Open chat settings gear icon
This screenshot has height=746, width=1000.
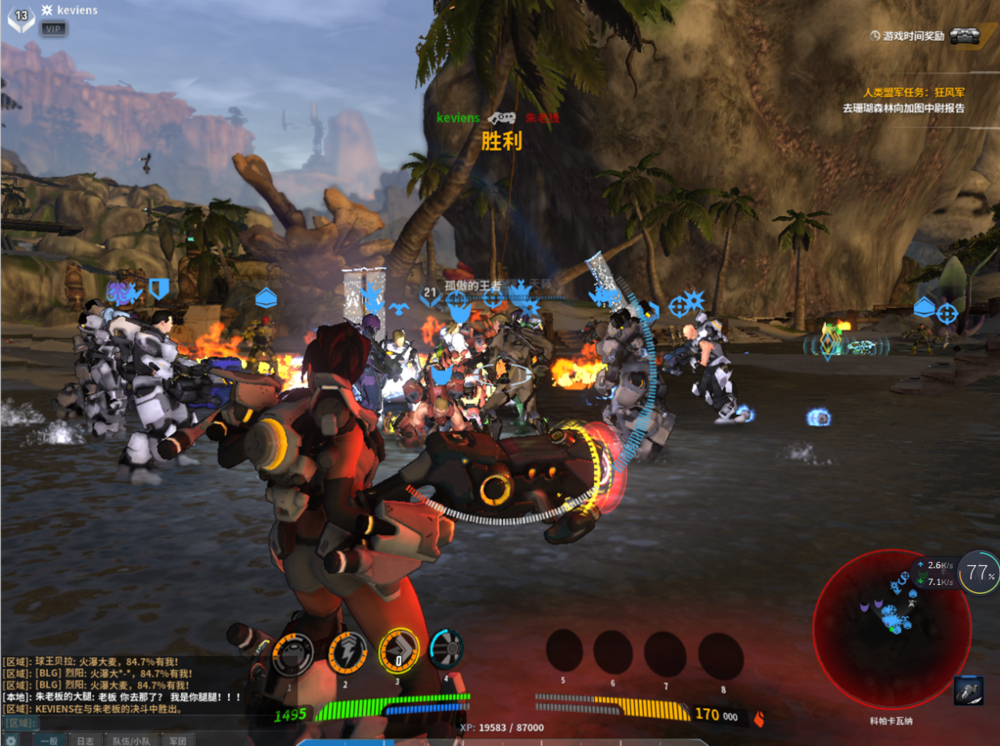coord(11,740)
